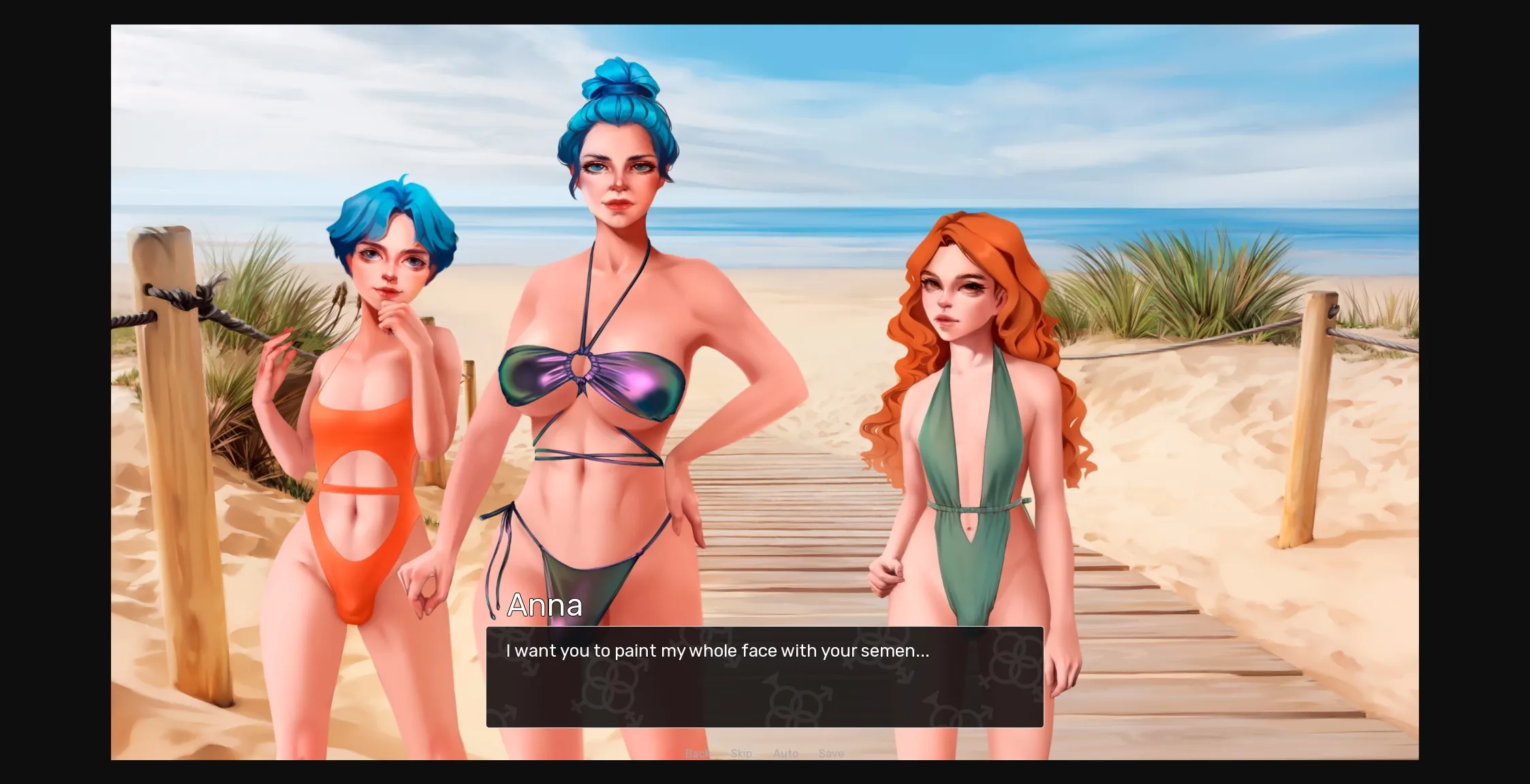Click the Back option in quick menu

tap(696, 753)
